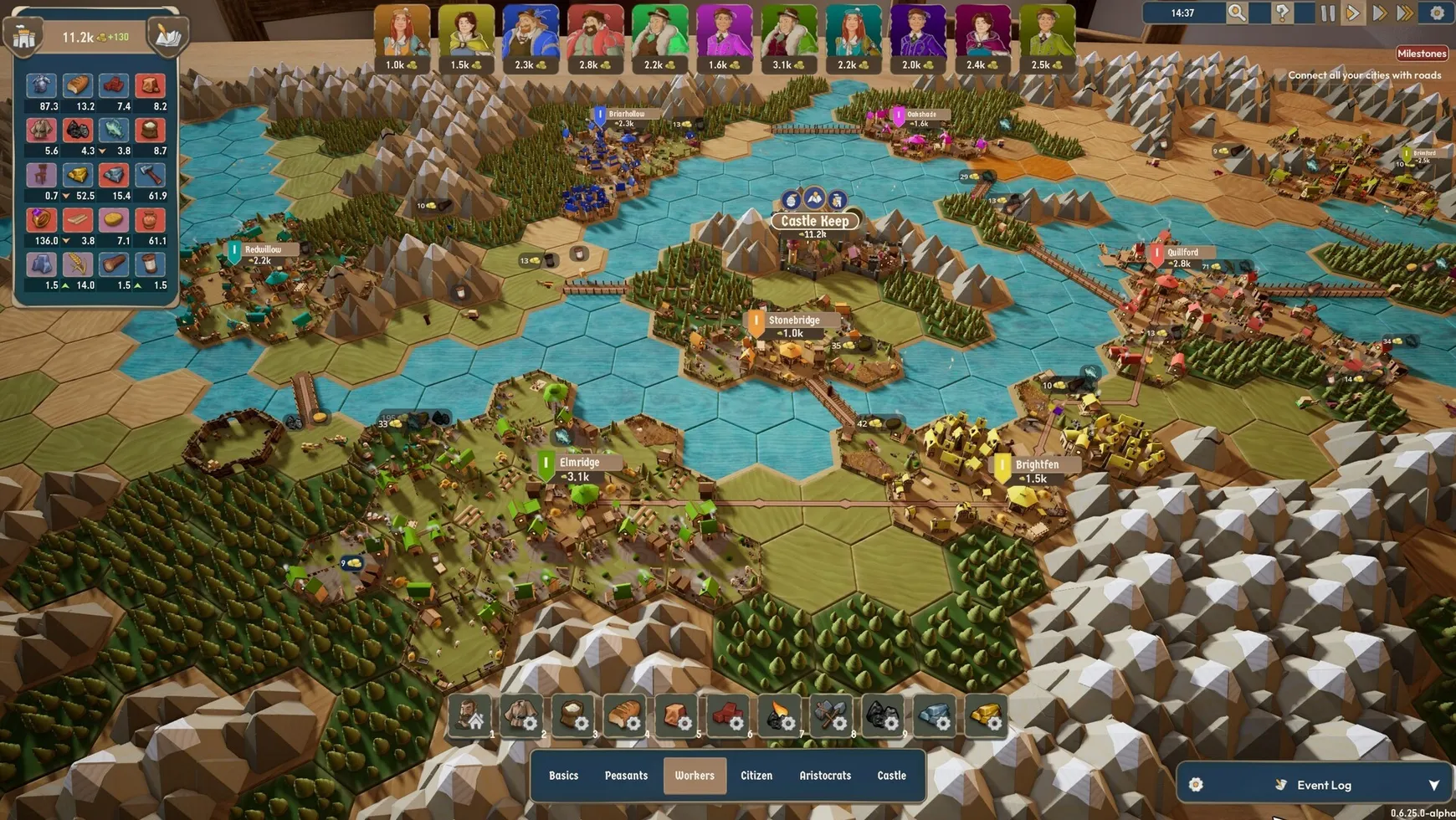
Task: Switch to the Basics build tab
Action: coord(563,776)
